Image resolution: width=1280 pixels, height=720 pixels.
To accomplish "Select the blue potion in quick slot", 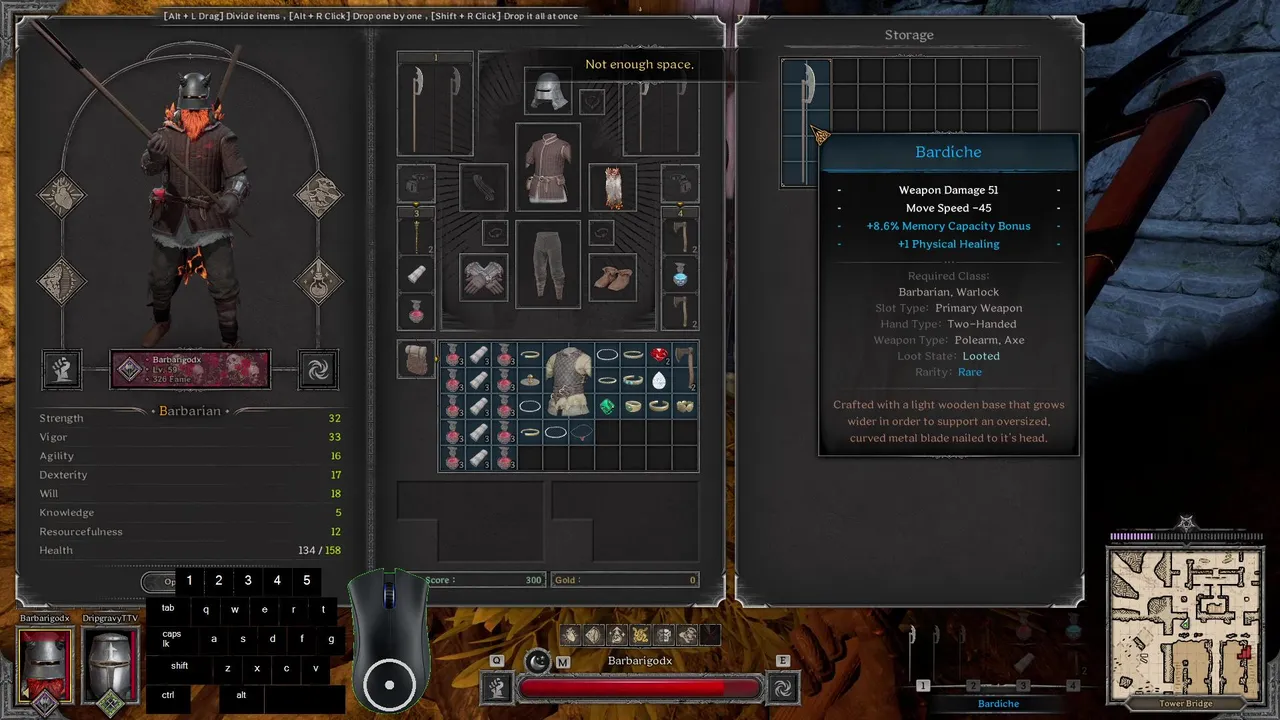I will pyautogui.click(x=680, y=273).
